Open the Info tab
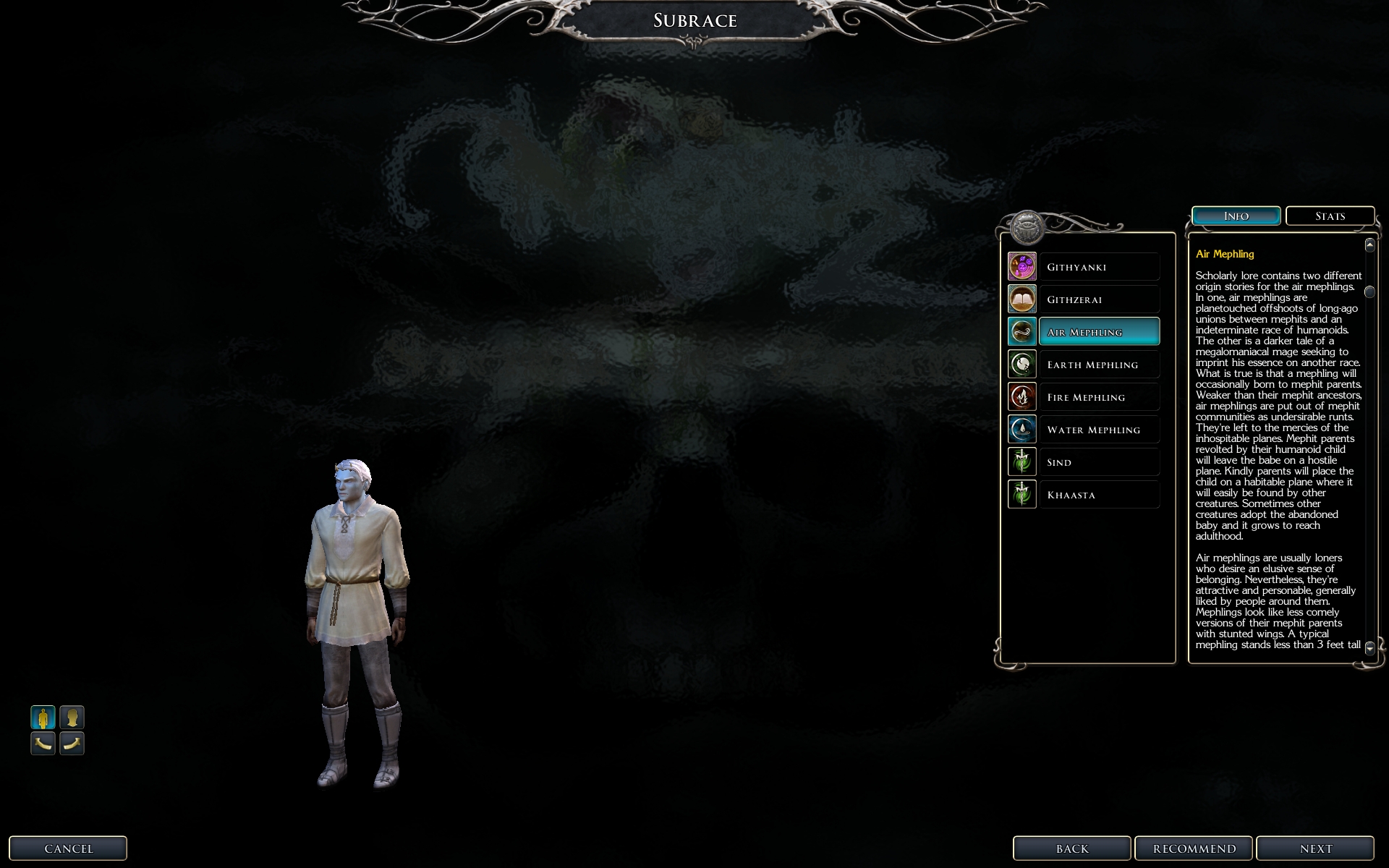The image size is (1389, 868). tap(1236, 216)
